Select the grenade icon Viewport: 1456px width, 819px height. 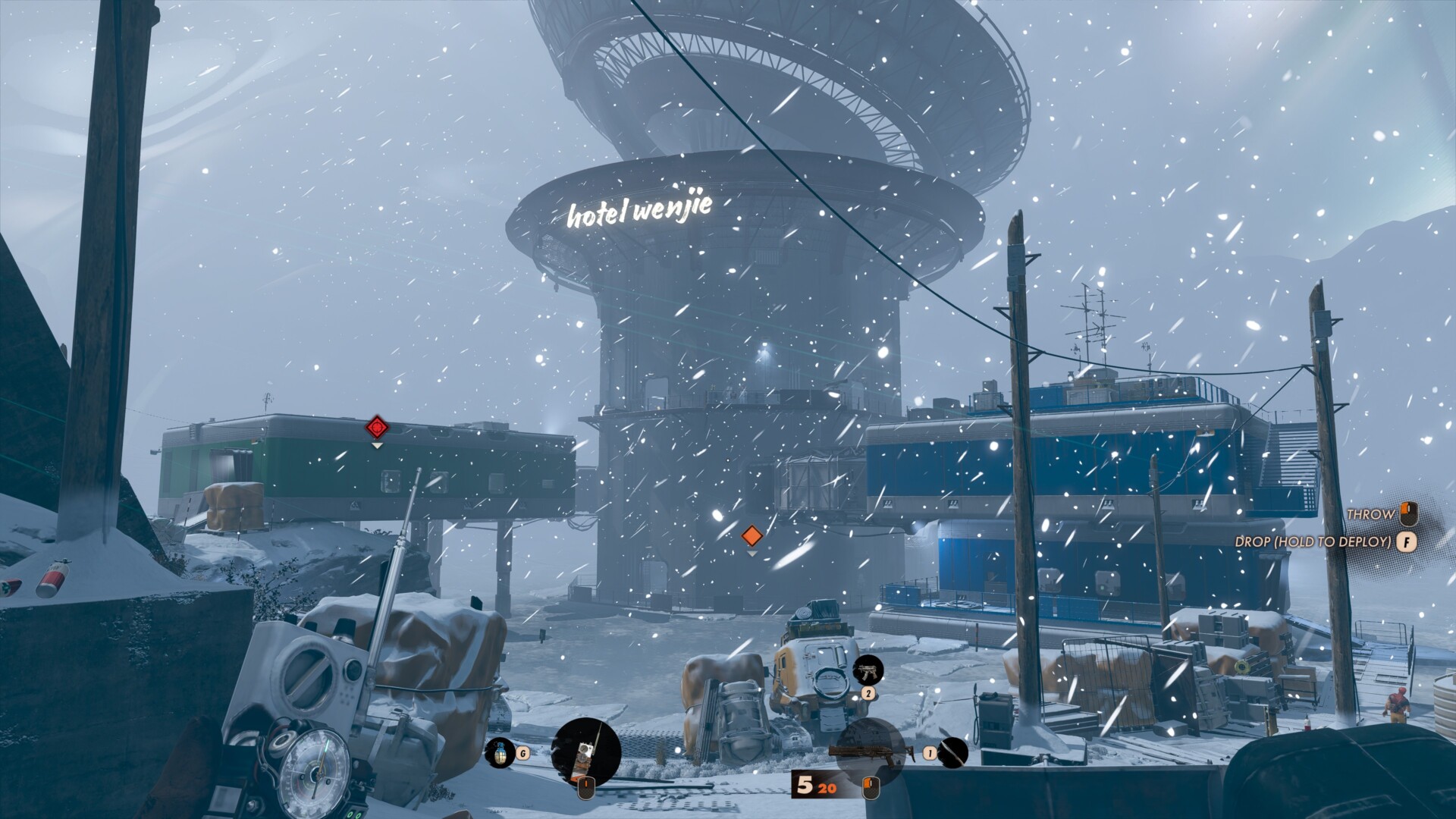click(x=499, y=752)
